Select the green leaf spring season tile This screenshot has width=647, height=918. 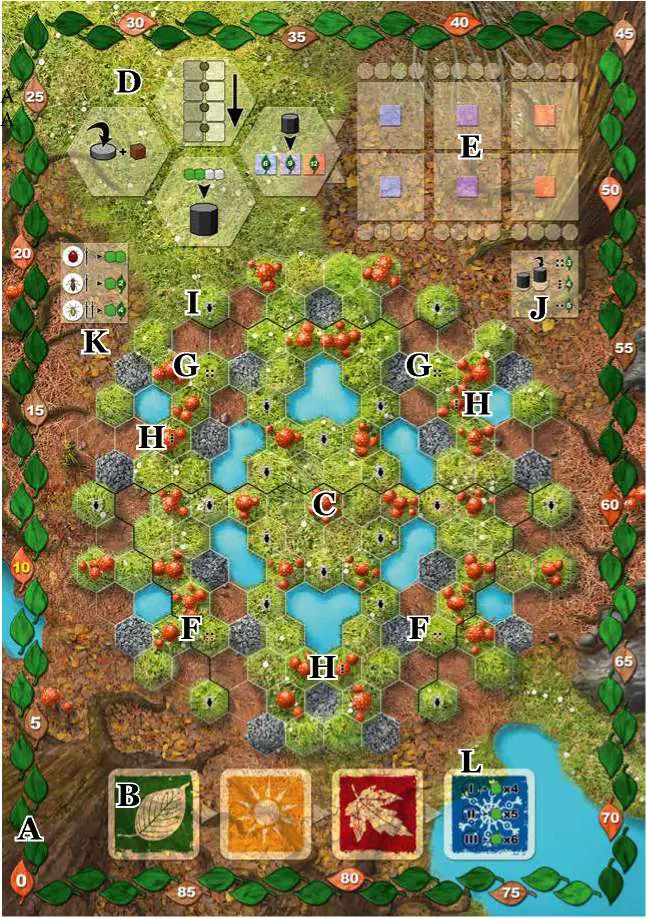(x=154, y=815)
